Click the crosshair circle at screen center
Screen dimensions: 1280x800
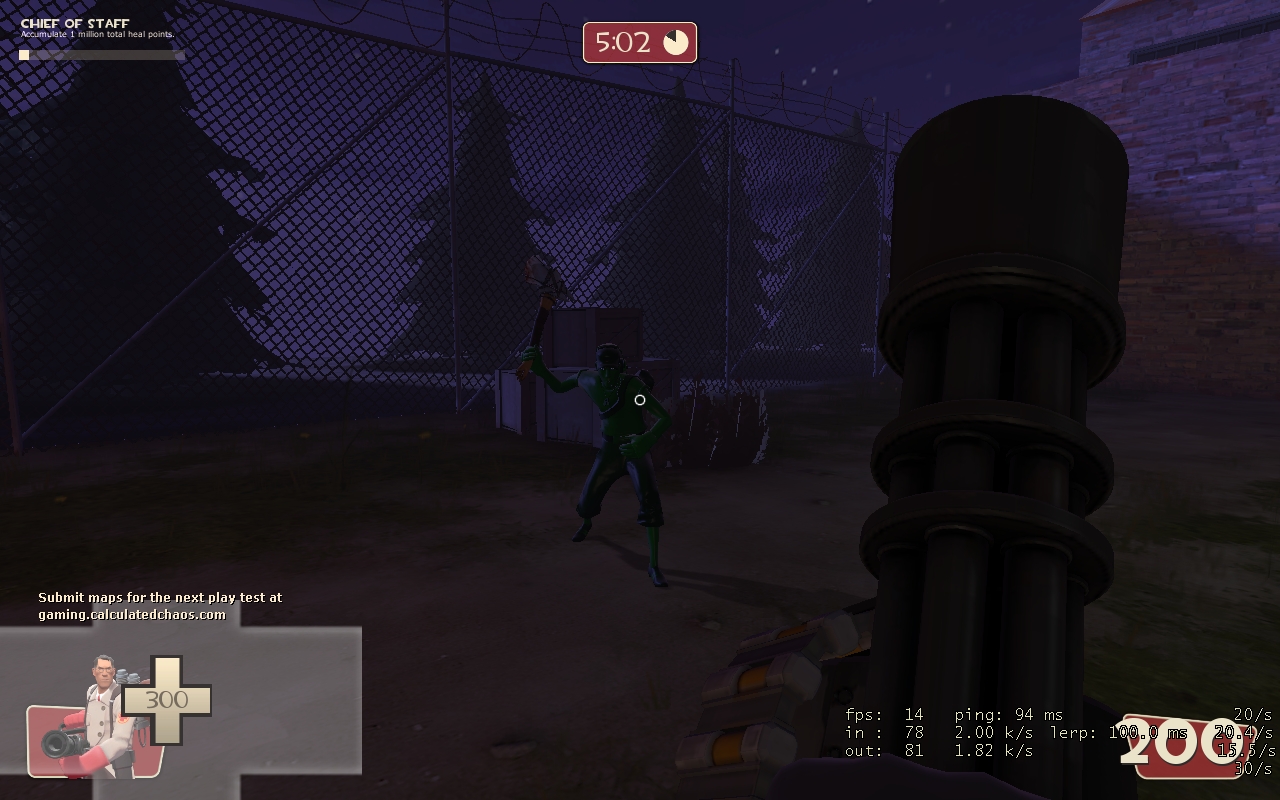(x=640, y=400)
